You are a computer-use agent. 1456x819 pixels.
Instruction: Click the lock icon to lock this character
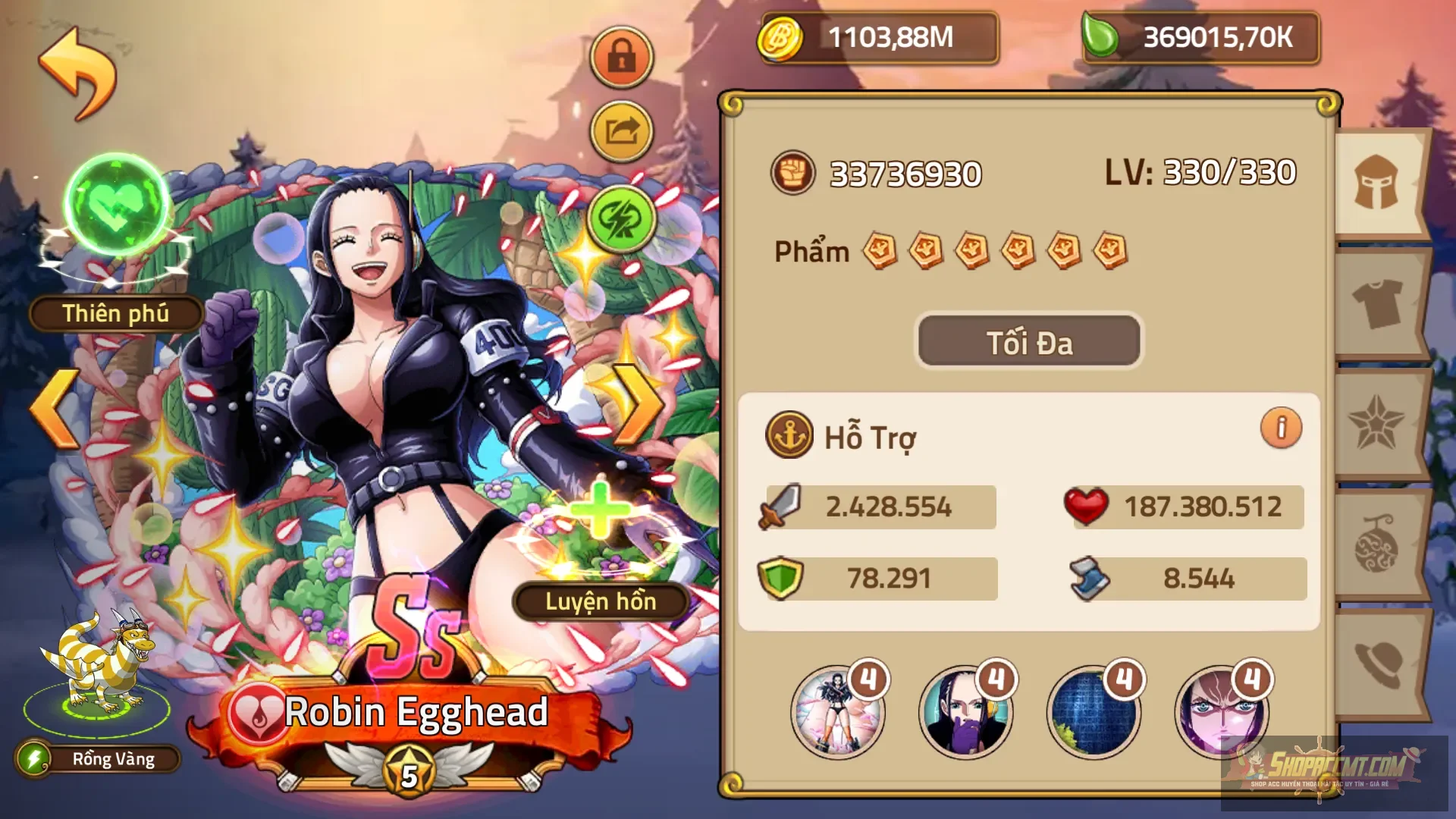620,57
